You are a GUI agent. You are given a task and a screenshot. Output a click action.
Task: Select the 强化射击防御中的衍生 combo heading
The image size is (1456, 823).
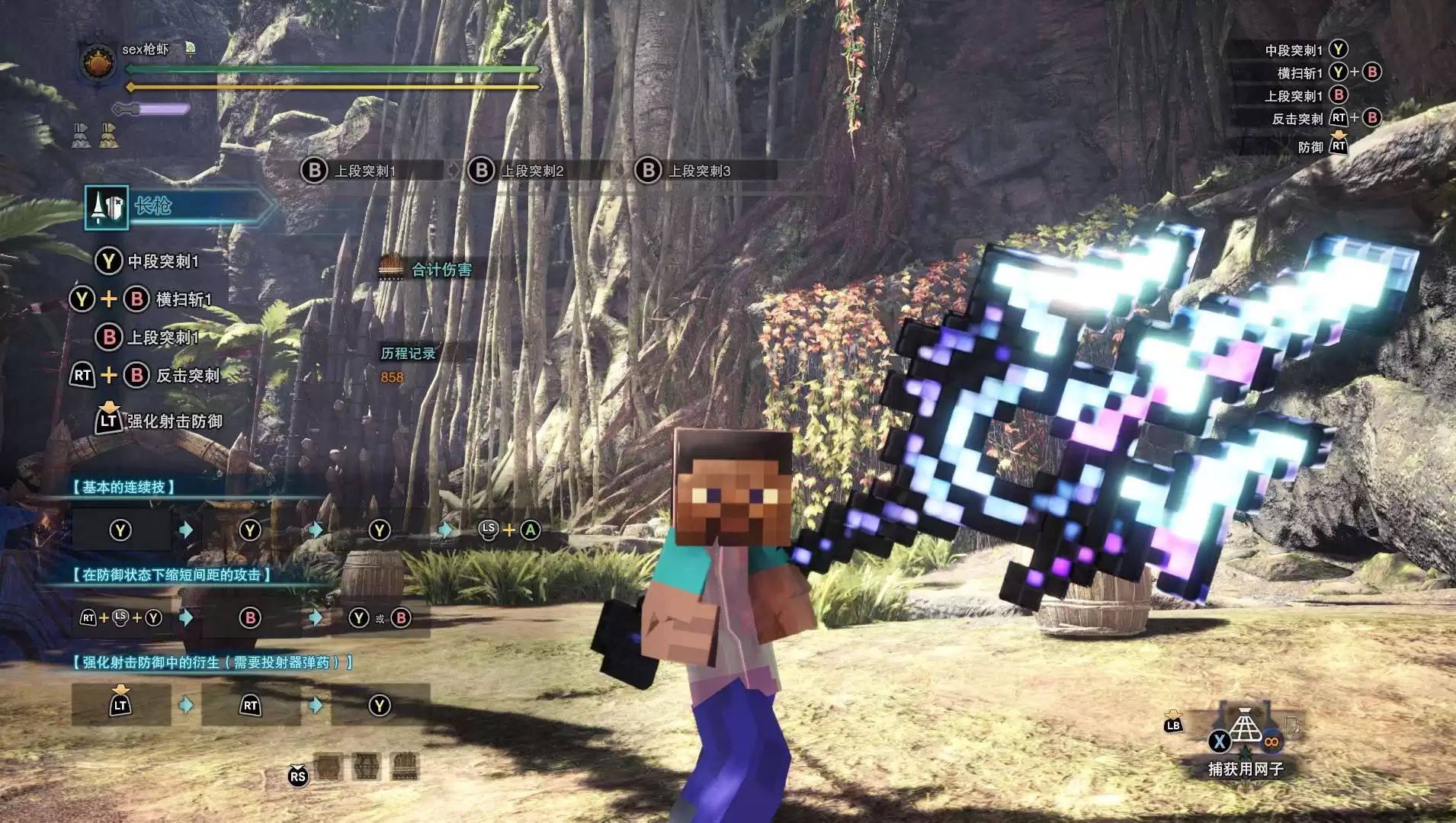click(x=213, y=663)
